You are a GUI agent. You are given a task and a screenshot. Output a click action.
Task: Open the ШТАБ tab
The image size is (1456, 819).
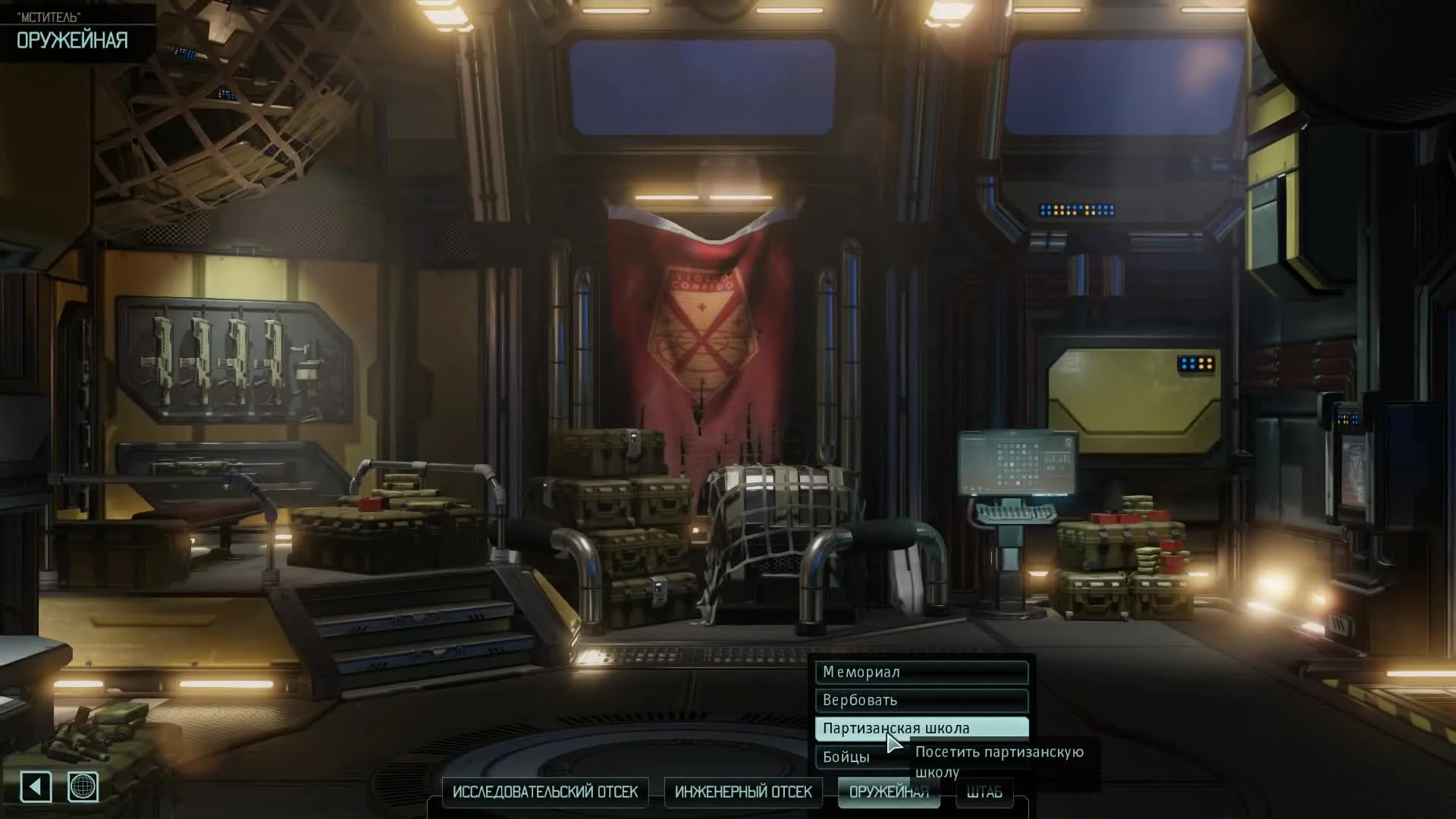tap(984, 791)
